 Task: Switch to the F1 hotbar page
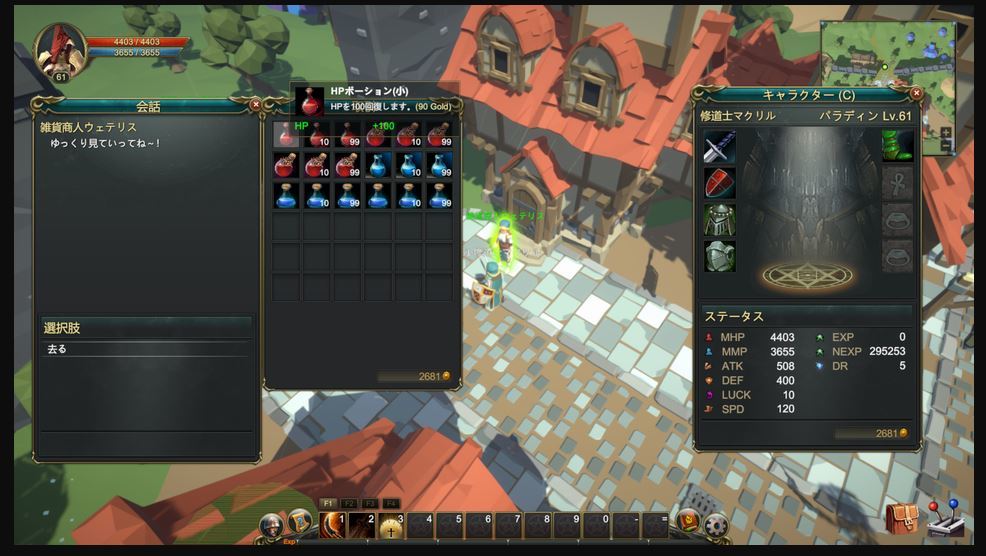point(328,504)
